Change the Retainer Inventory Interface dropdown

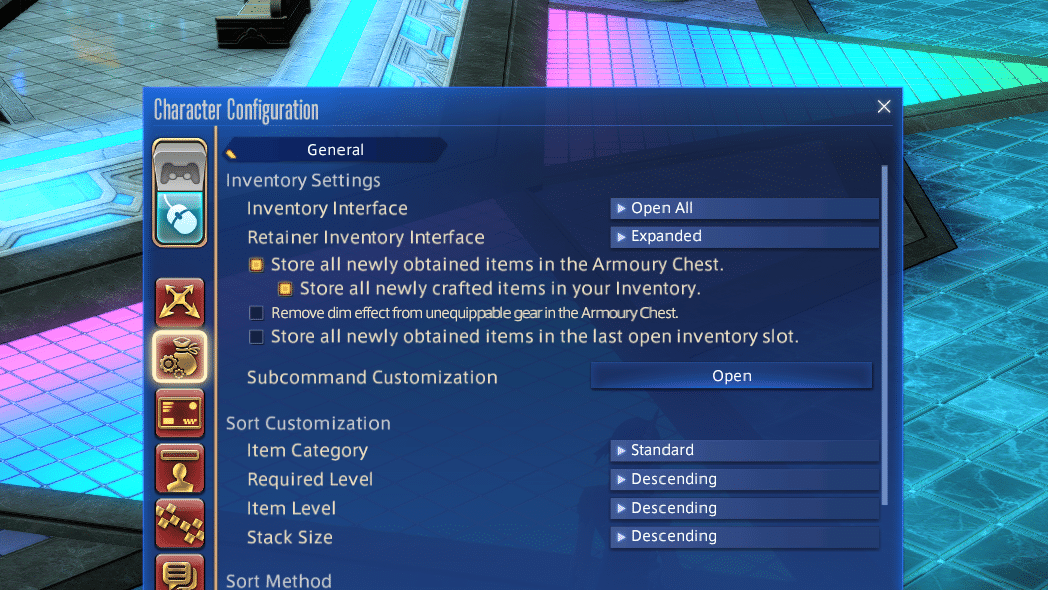click(x=744, y=237)
